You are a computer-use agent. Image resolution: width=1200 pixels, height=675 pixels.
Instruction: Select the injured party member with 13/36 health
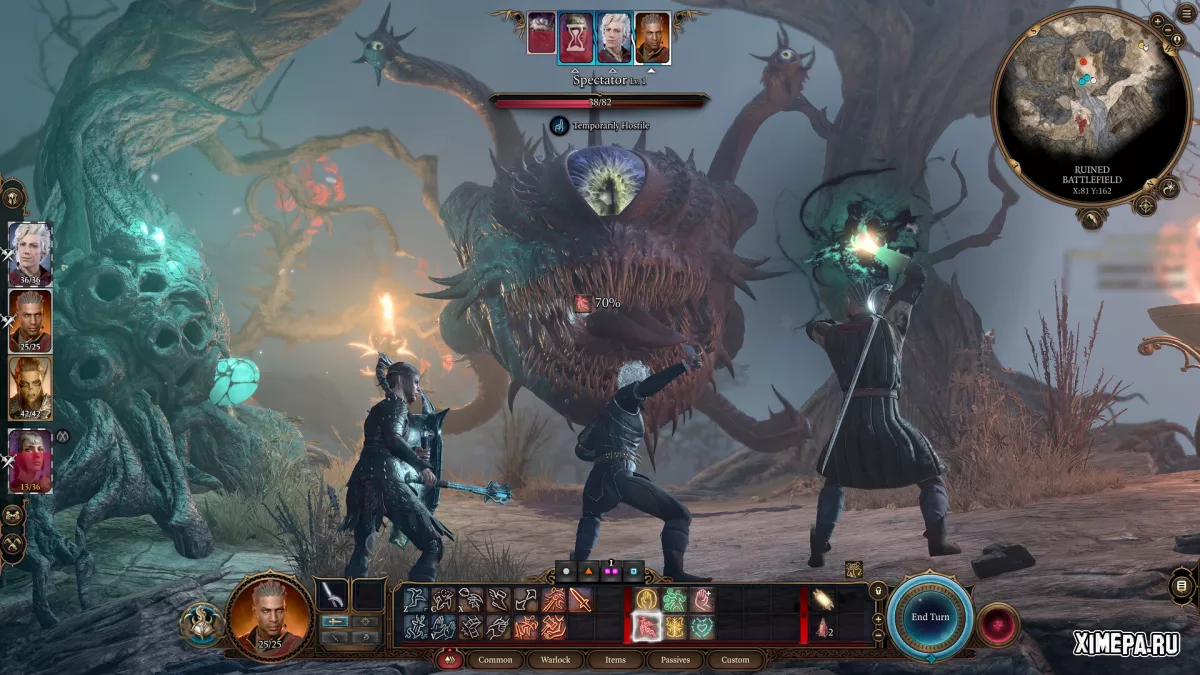click(30, 459)
